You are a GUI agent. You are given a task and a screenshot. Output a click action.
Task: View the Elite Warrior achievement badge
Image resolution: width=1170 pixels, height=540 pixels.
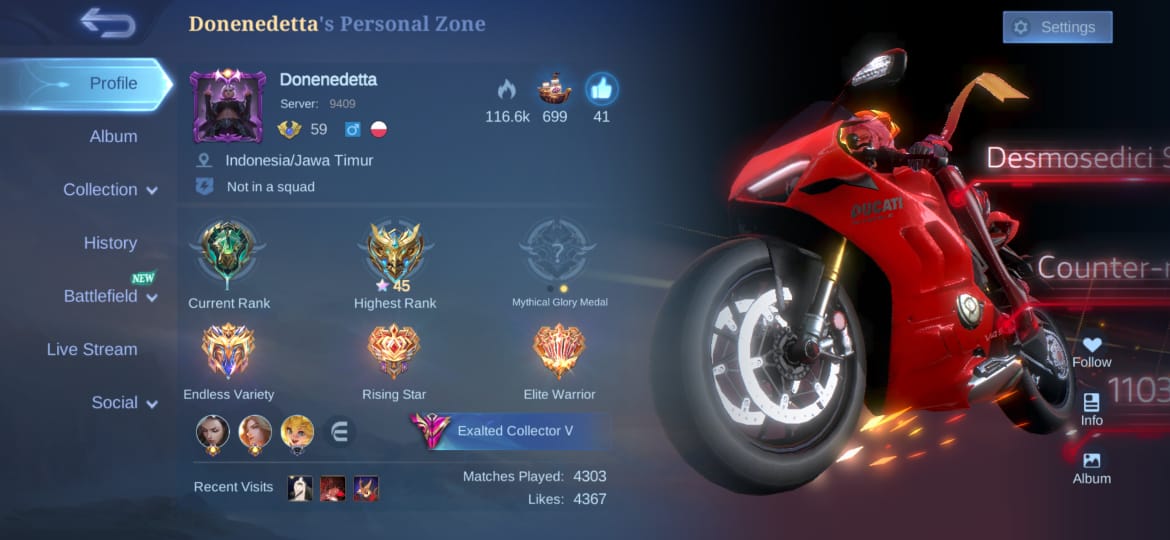(559, 351)
